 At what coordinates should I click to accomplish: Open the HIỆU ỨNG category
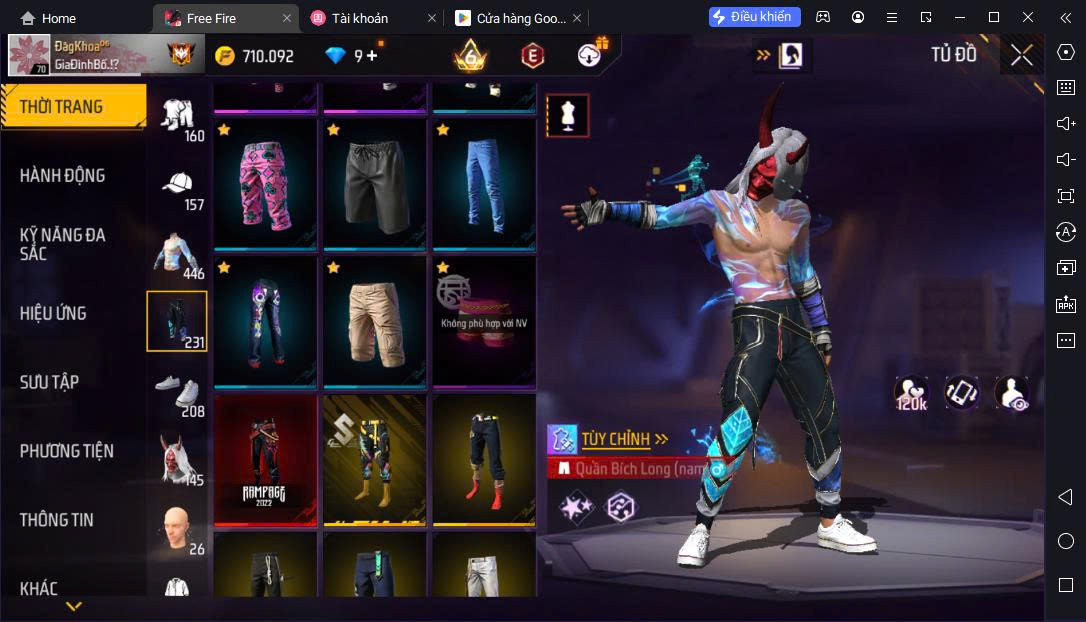pyautogui.click(x=53, y=313)
